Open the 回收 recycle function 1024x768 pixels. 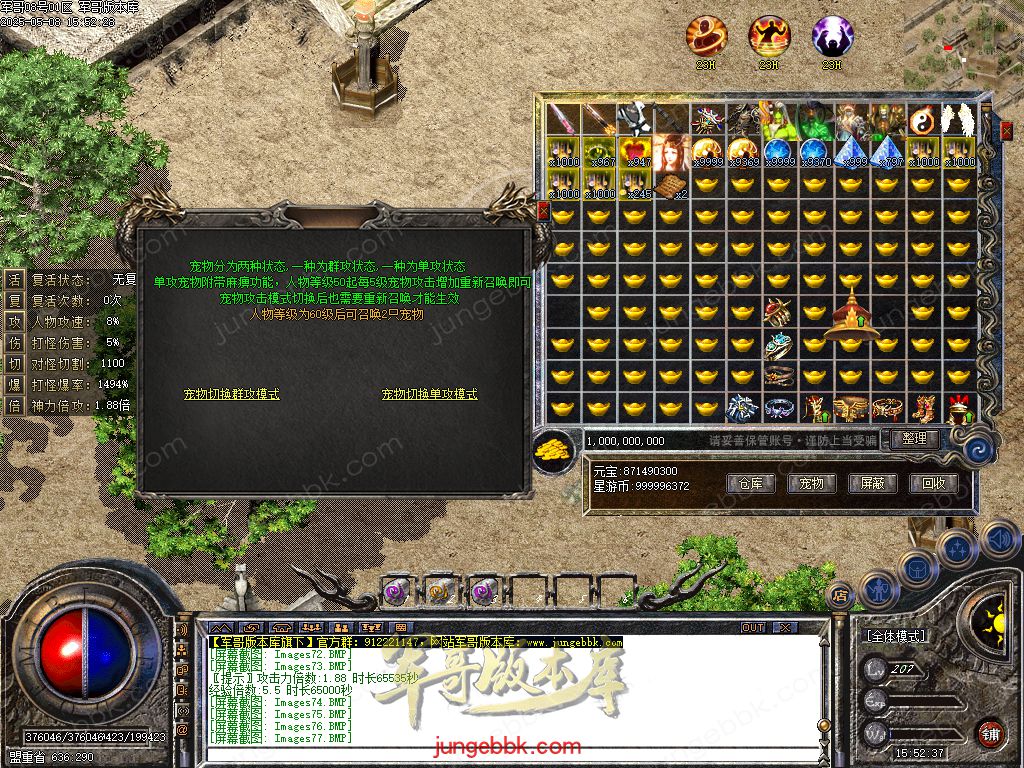click(x=933, y=484)
